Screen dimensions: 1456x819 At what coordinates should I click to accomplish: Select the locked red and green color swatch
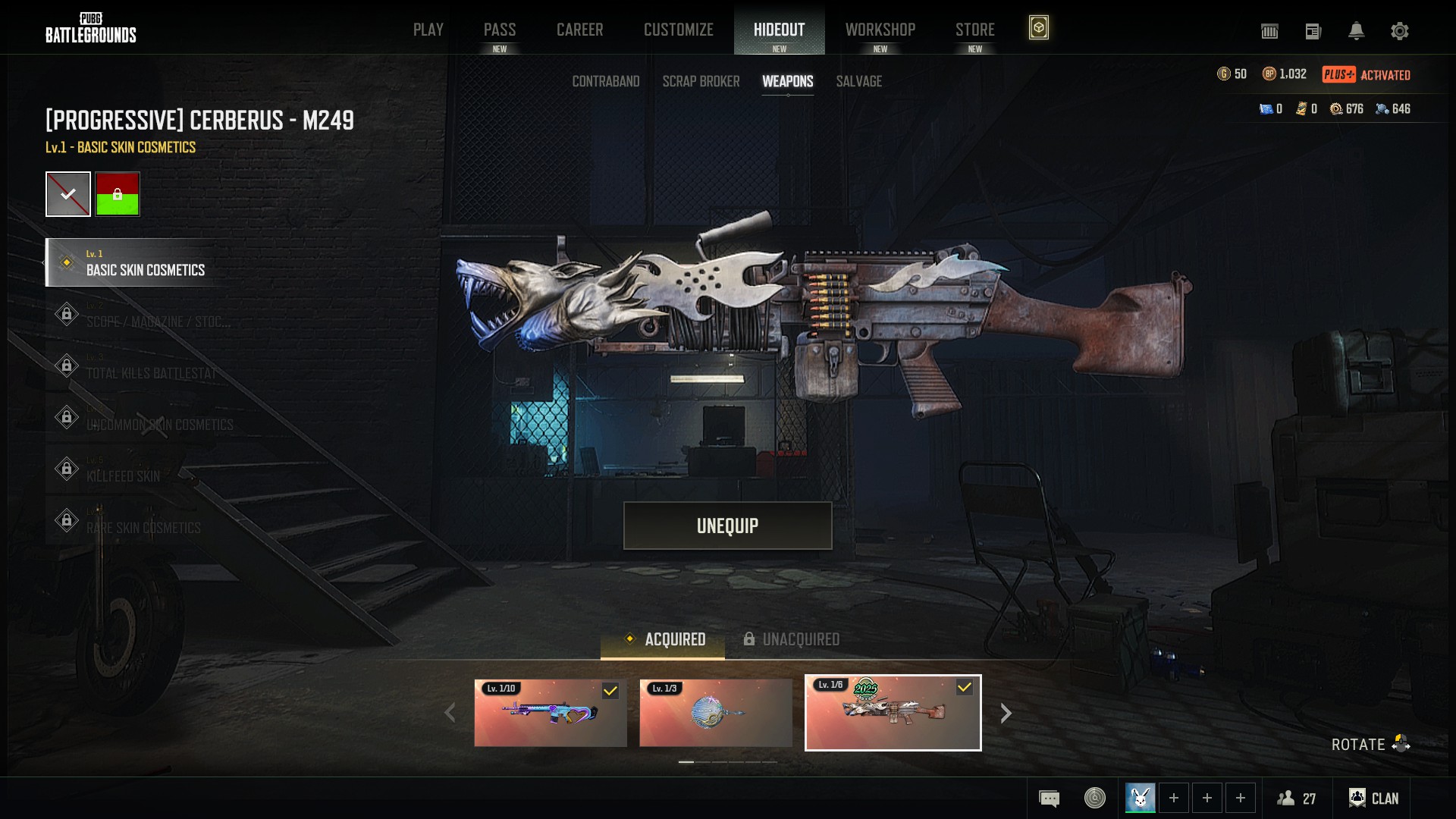(118, 194)
